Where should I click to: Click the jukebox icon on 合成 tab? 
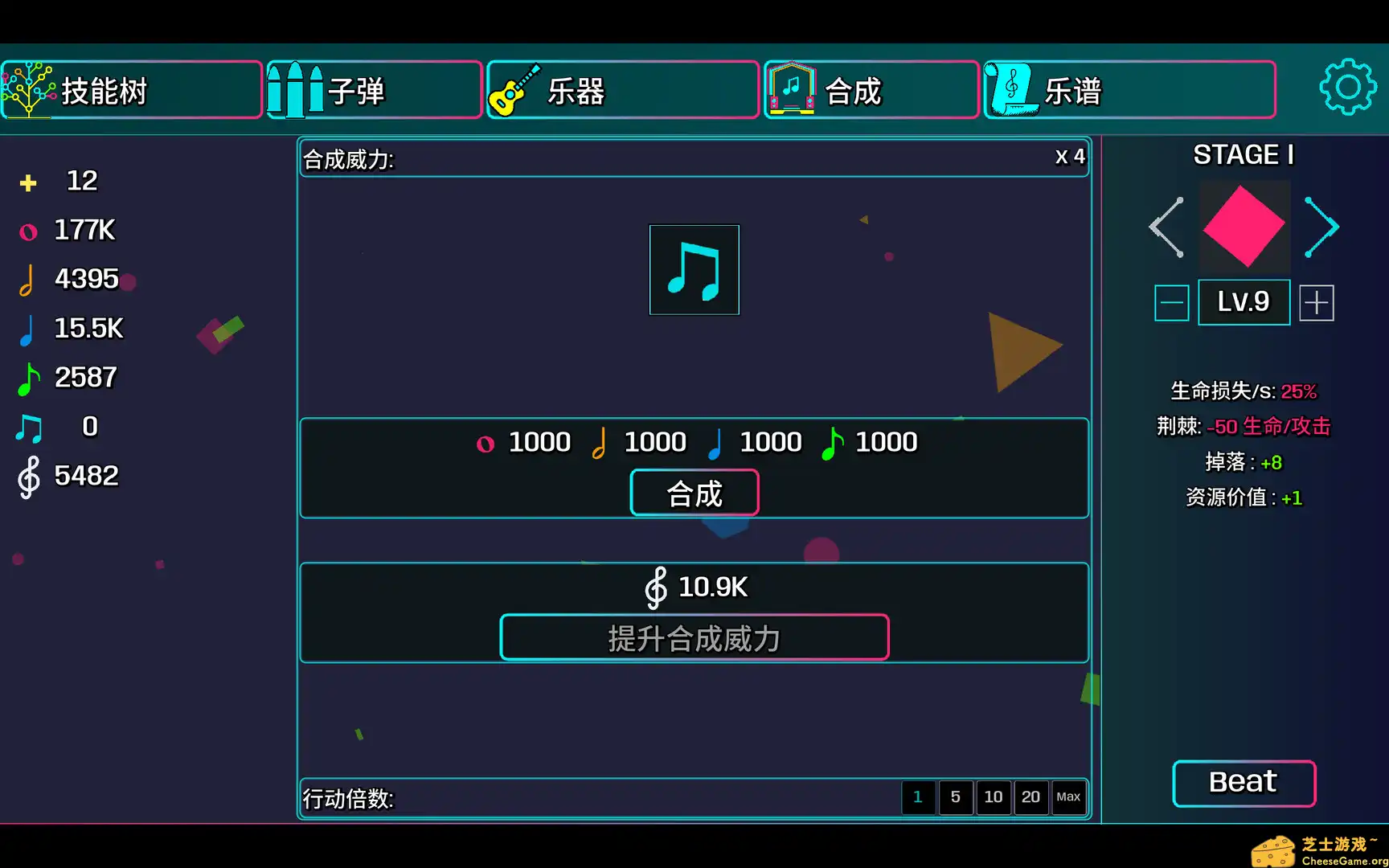(x=792, y=90)
